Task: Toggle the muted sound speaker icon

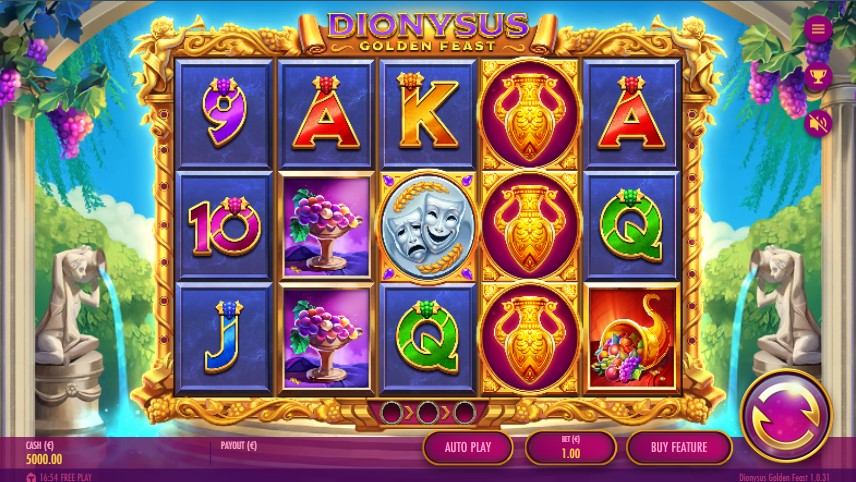Action: pyautogui.click(x=818, y=123)
